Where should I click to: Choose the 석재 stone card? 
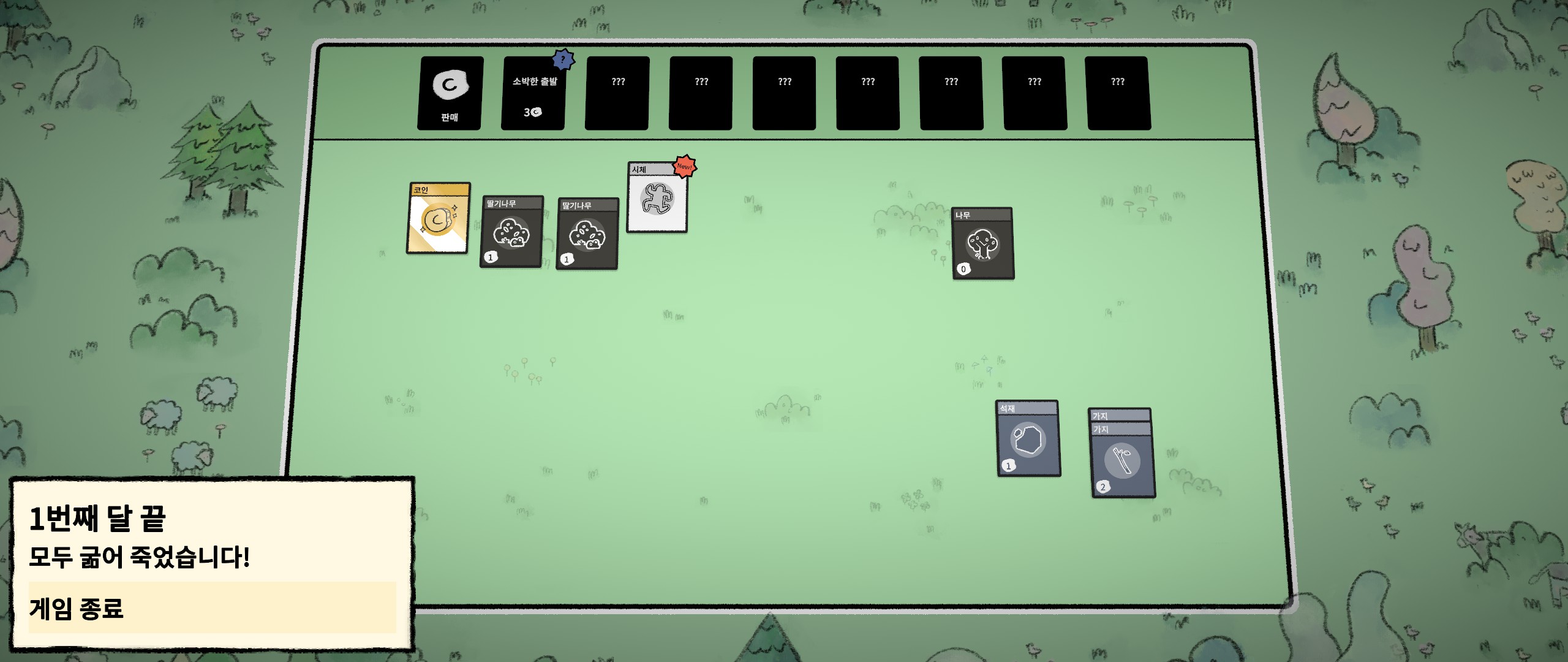click(1028, 439)
